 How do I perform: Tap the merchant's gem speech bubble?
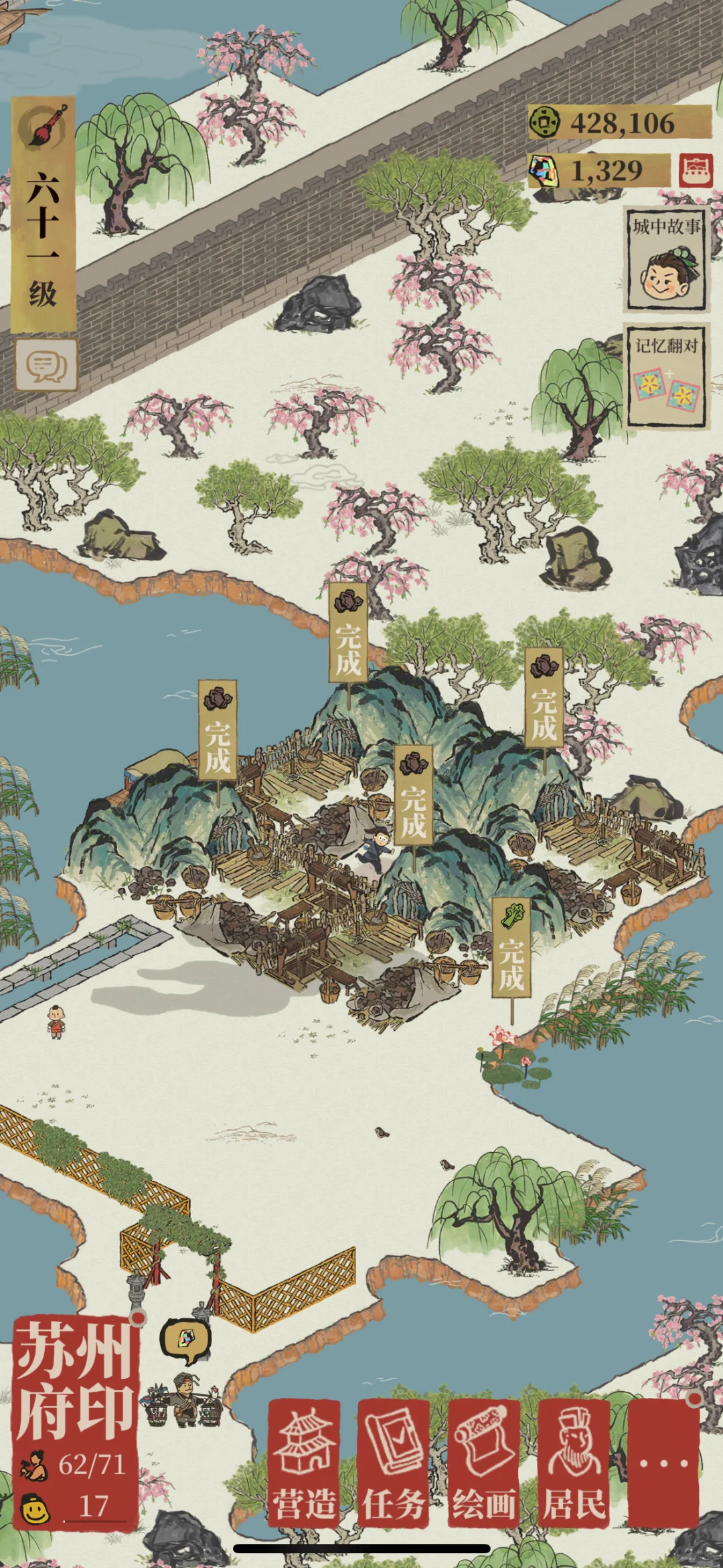click(x=185, y=1340)
